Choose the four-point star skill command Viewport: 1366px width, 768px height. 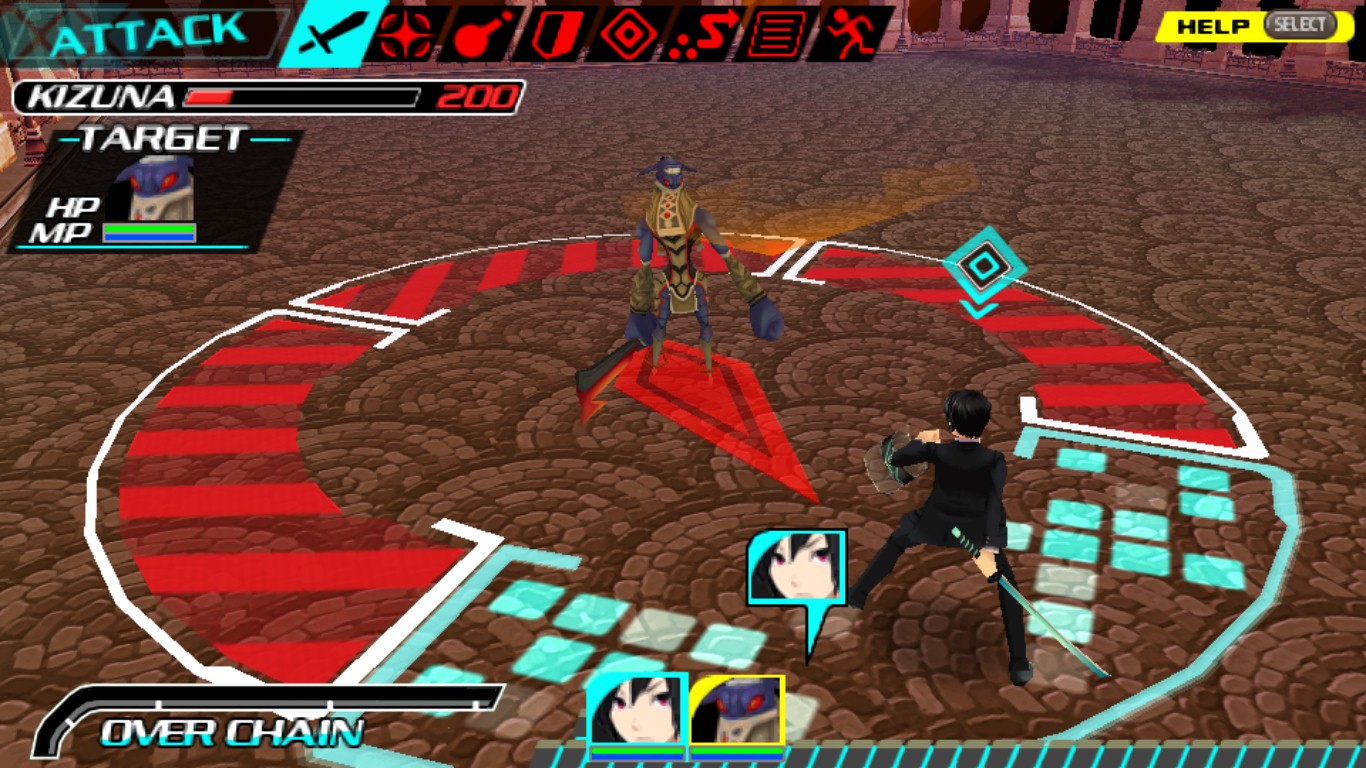point(405,35)
